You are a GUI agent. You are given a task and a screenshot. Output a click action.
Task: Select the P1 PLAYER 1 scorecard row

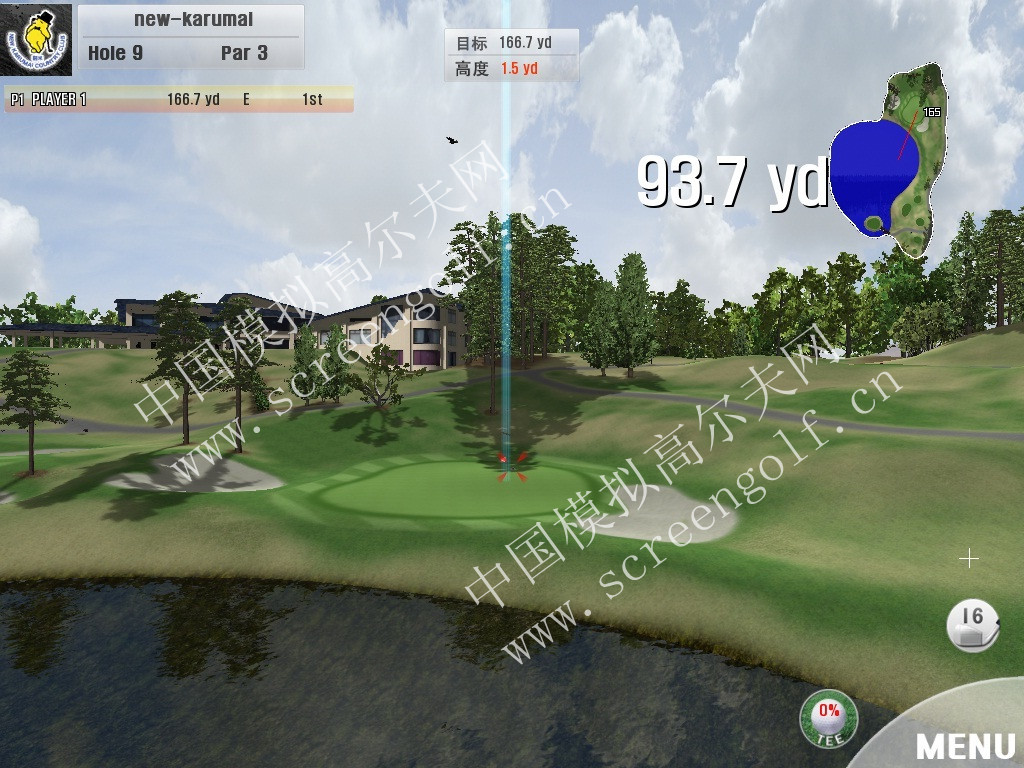tap(180, 99)
